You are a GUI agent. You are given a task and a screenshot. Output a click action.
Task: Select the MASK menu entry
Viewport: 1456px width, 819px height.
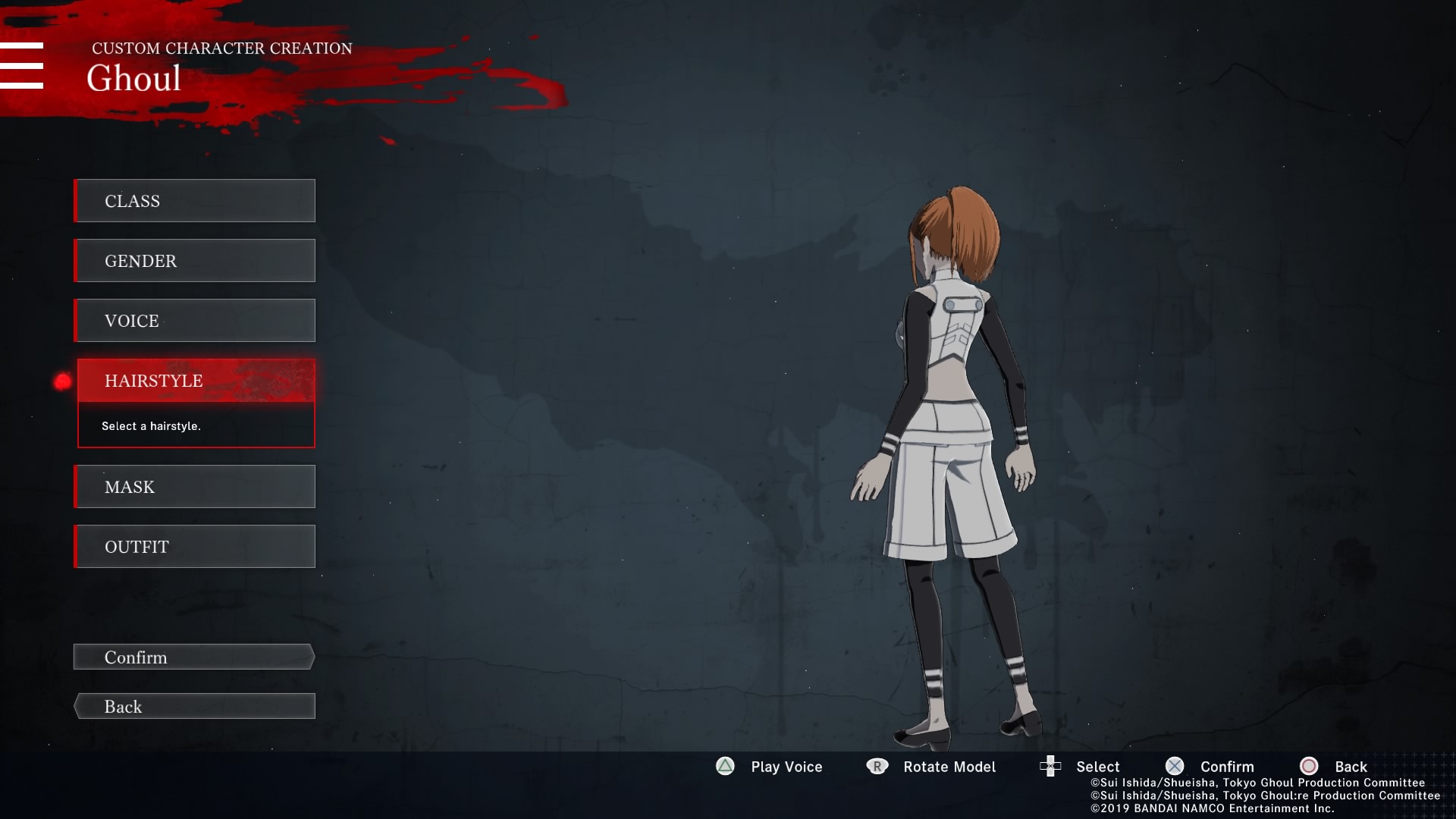click(195, 487)
